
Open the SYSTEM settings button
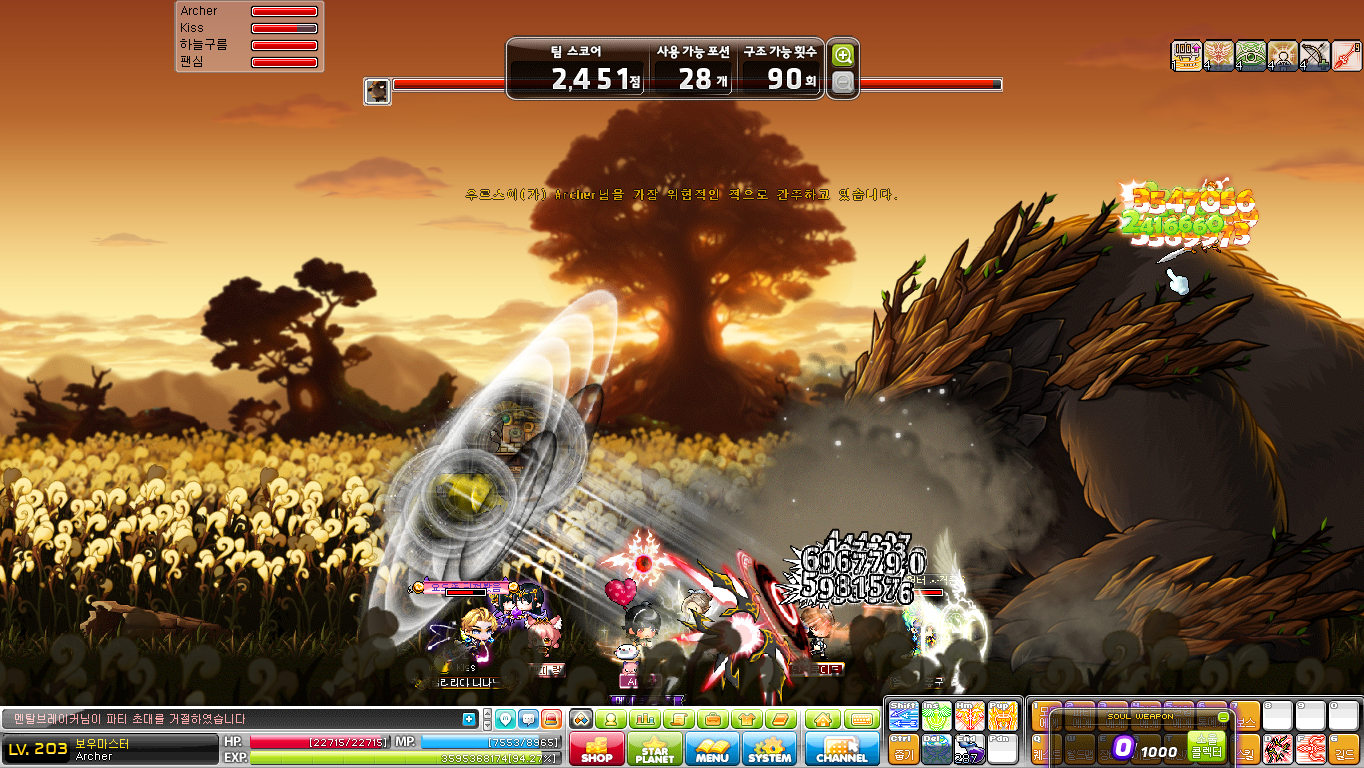769,749
